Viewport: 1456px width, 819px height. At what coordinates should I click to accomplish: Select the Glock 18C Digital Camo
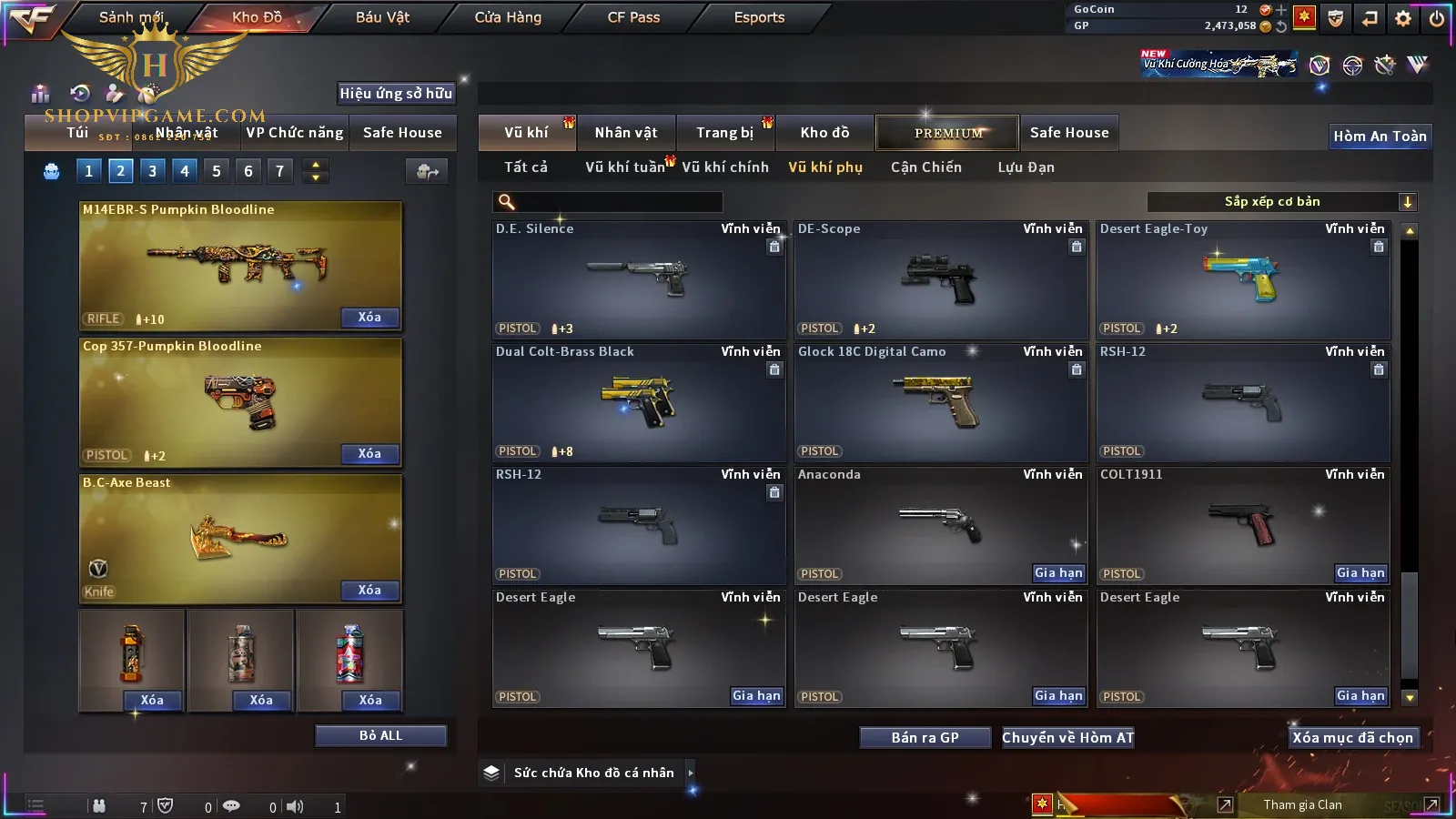click(940, 402)
